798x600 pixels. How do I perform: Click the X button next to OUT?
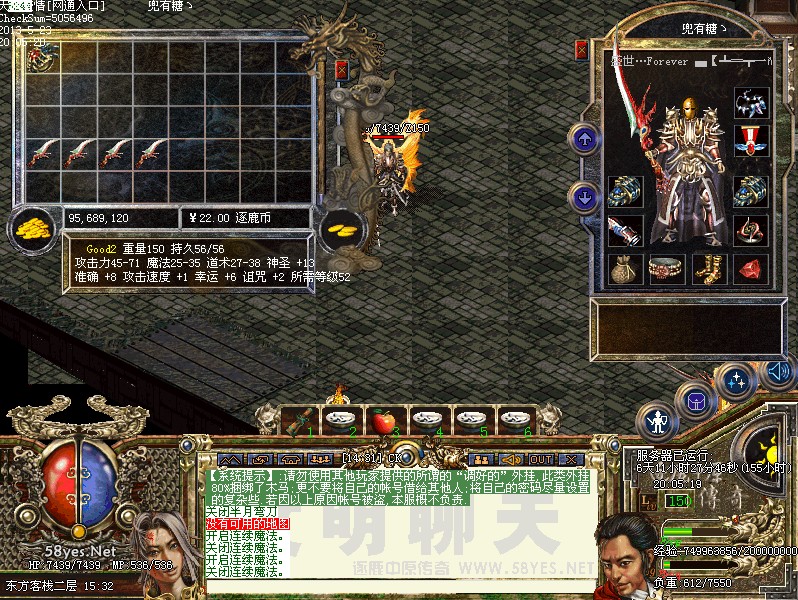point(569,460)
